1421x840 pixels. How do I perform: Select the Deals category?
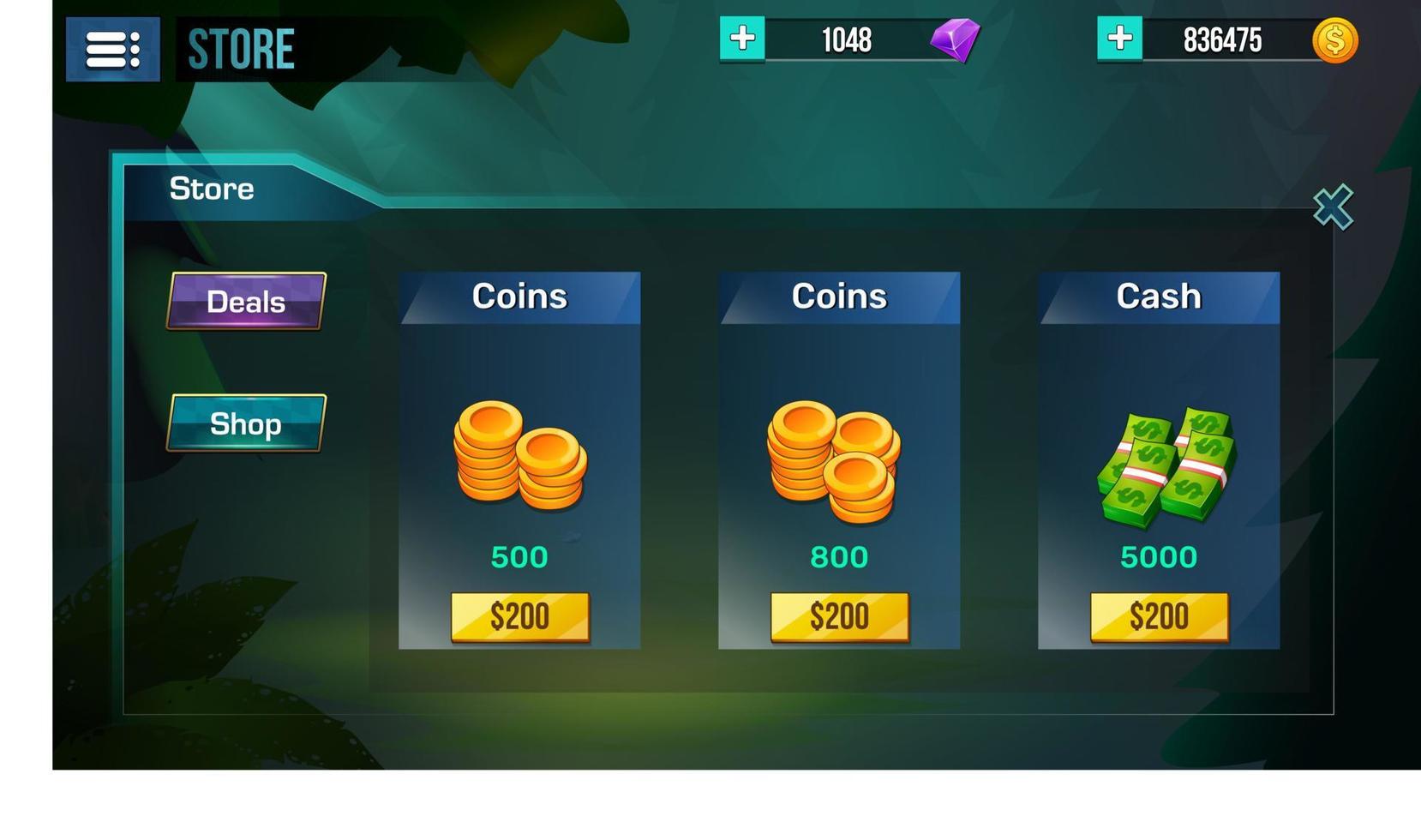point(246,301)
